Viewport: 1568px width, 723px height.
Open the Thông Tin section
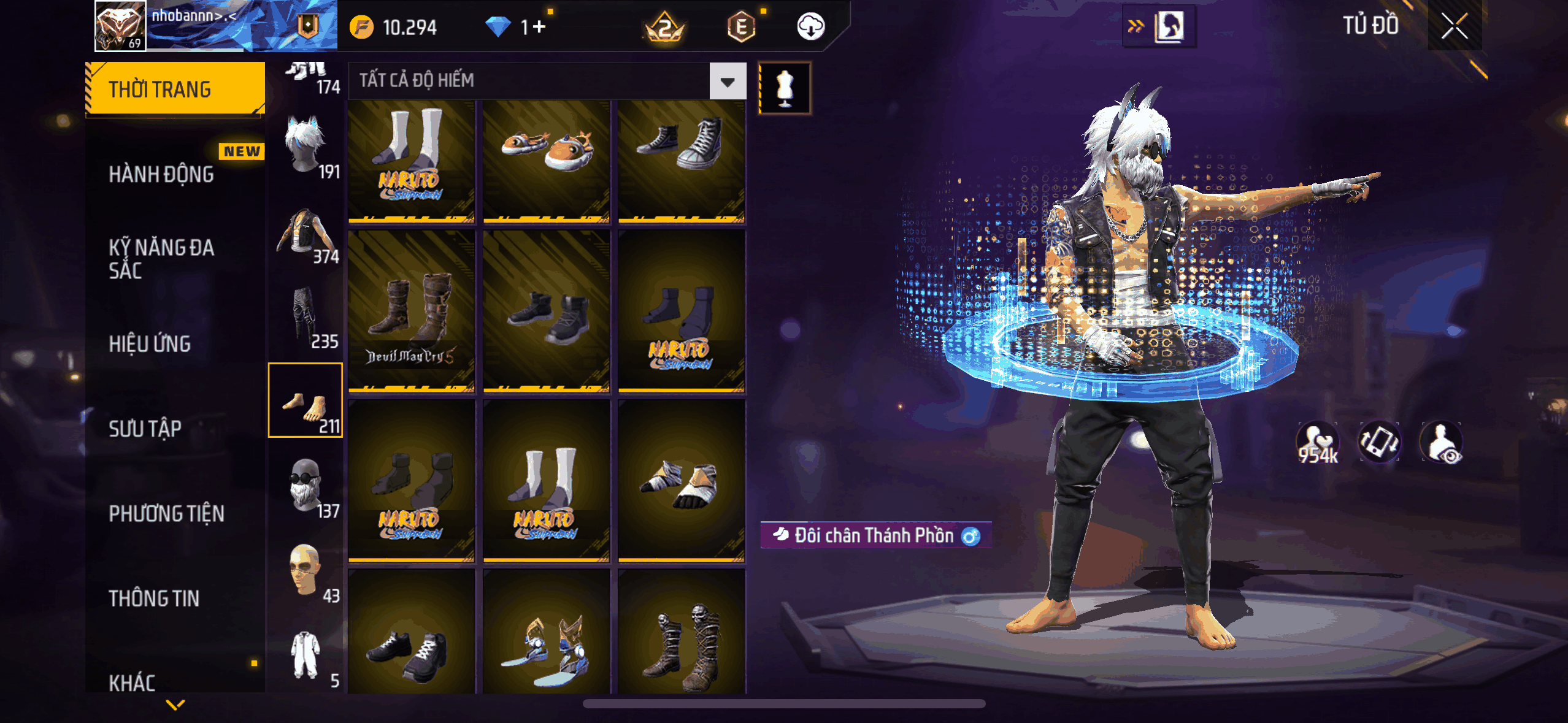coord(154,598)
